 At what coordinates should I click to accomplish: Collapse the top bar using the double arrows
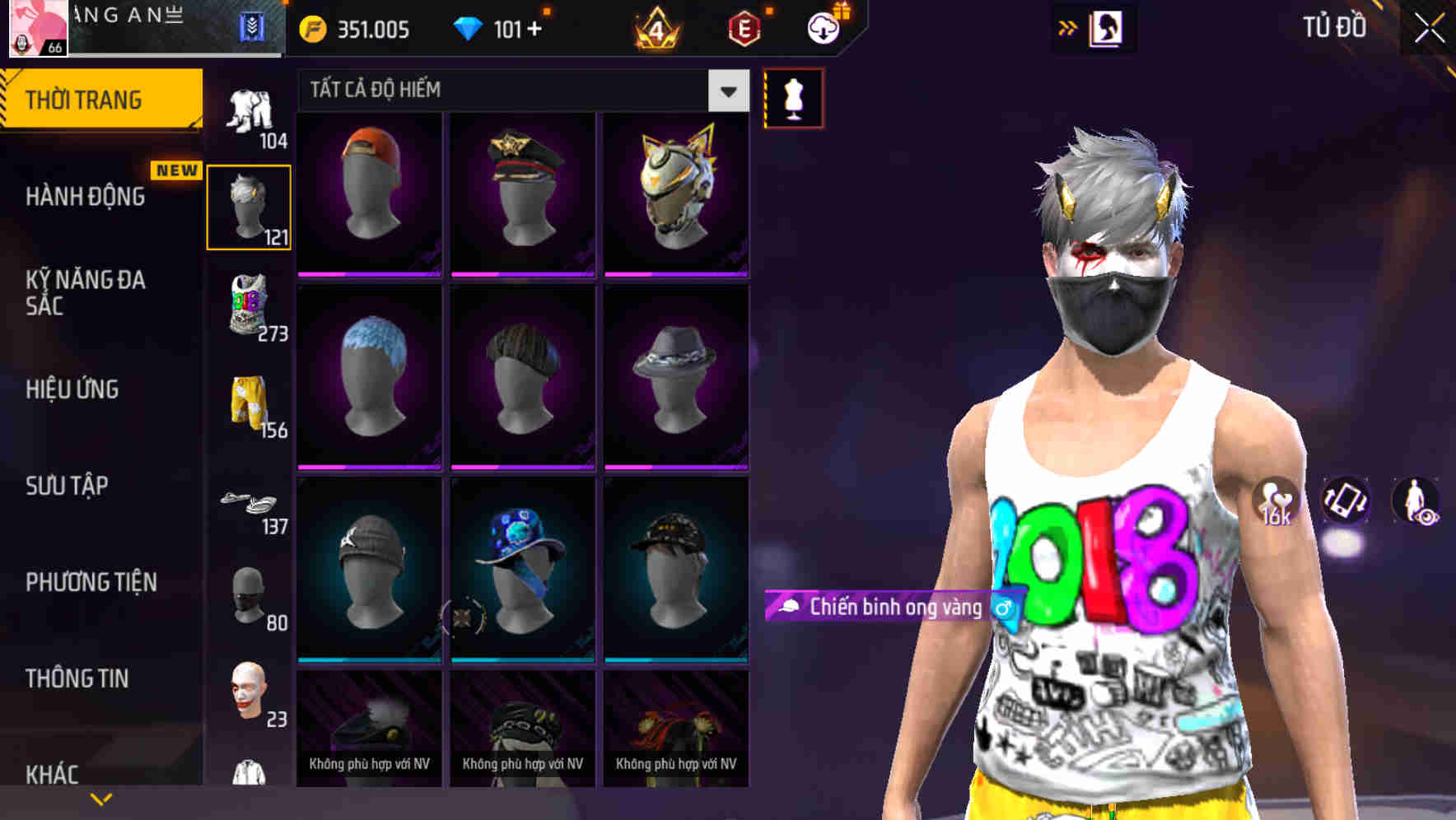click(x=1069, y=27)
